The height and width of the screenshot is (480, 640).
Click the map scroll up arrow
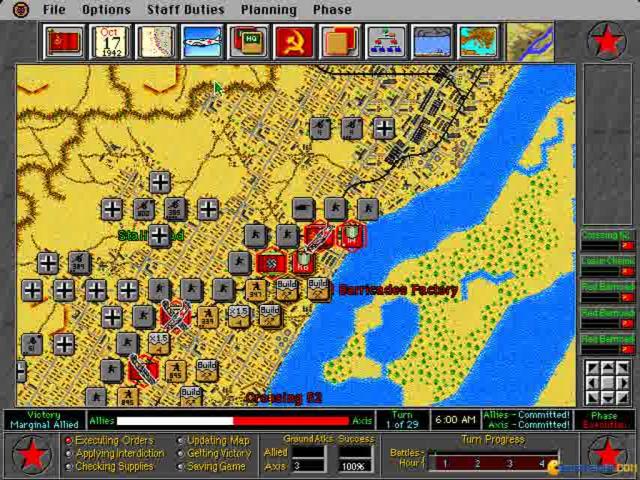pyautogui.click(x=608, y=370)
